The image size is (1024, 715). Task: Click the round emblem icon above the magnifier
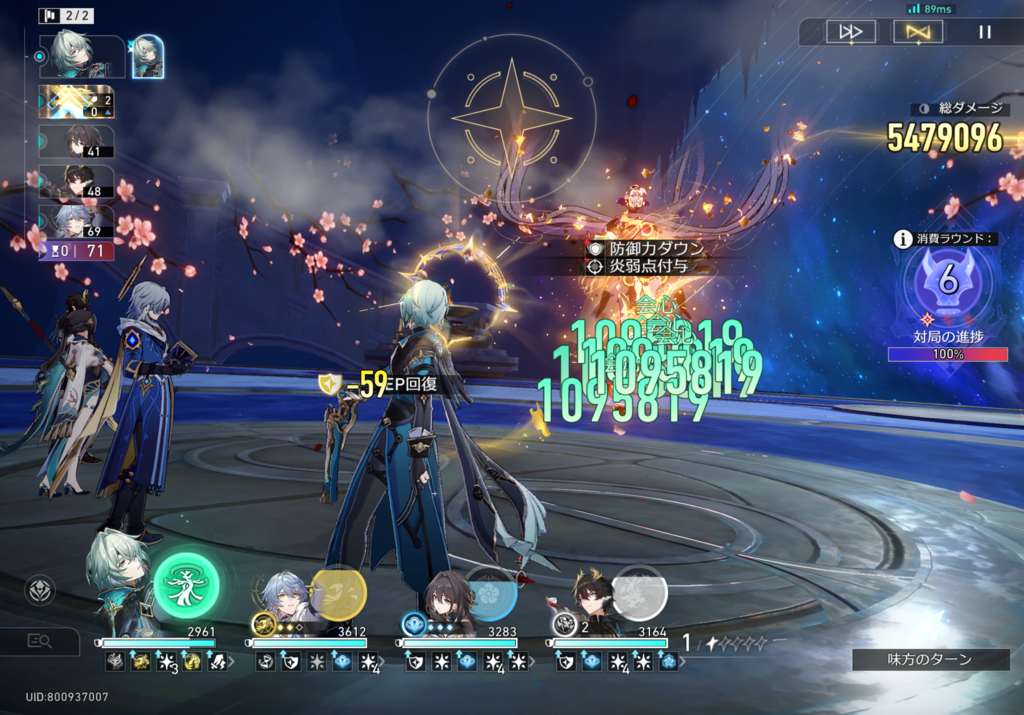[x=40, y=590]
